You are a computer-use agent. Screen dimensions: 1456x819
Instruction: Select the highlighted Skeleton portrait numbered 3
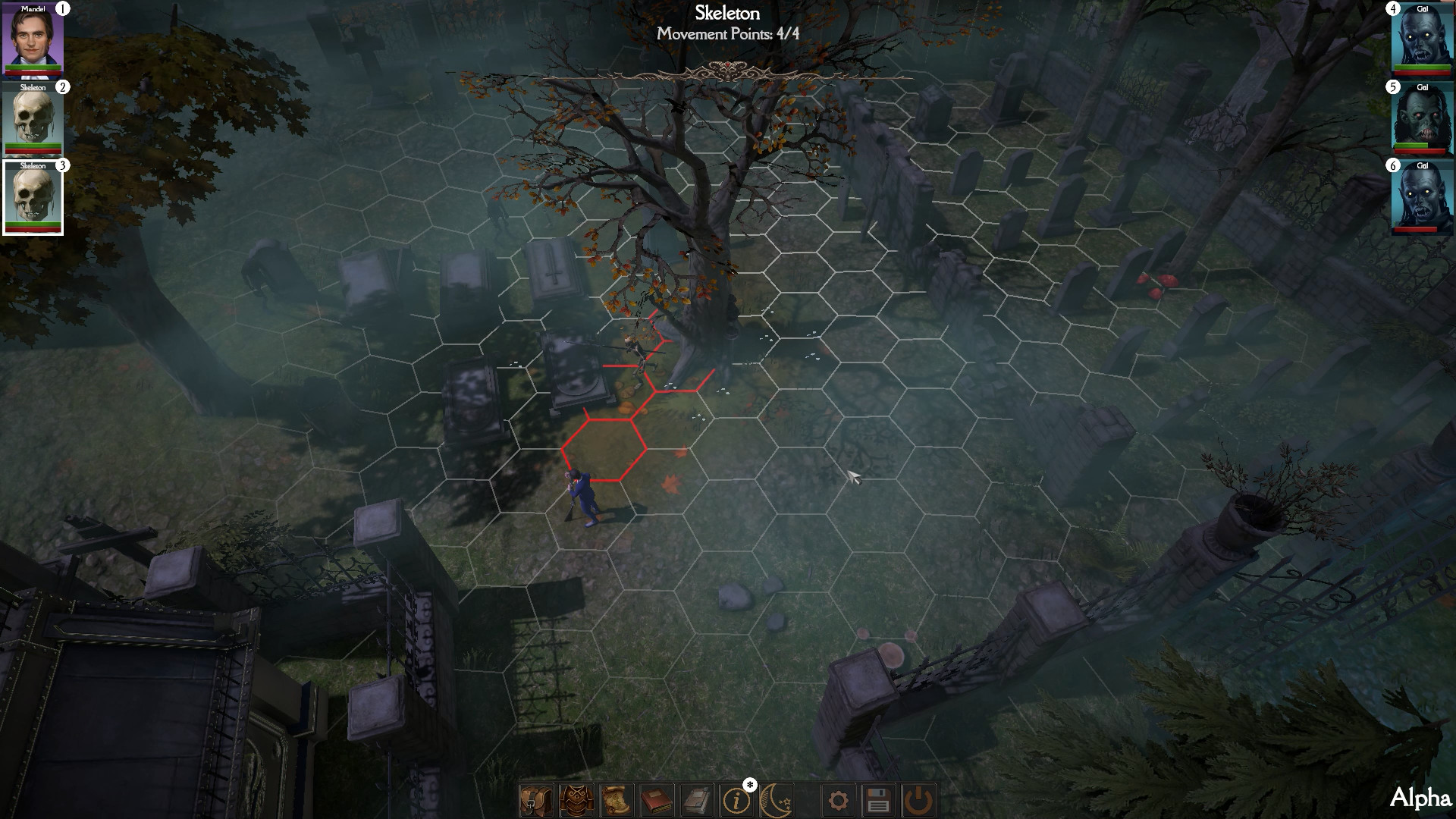(x=33, y=197)
